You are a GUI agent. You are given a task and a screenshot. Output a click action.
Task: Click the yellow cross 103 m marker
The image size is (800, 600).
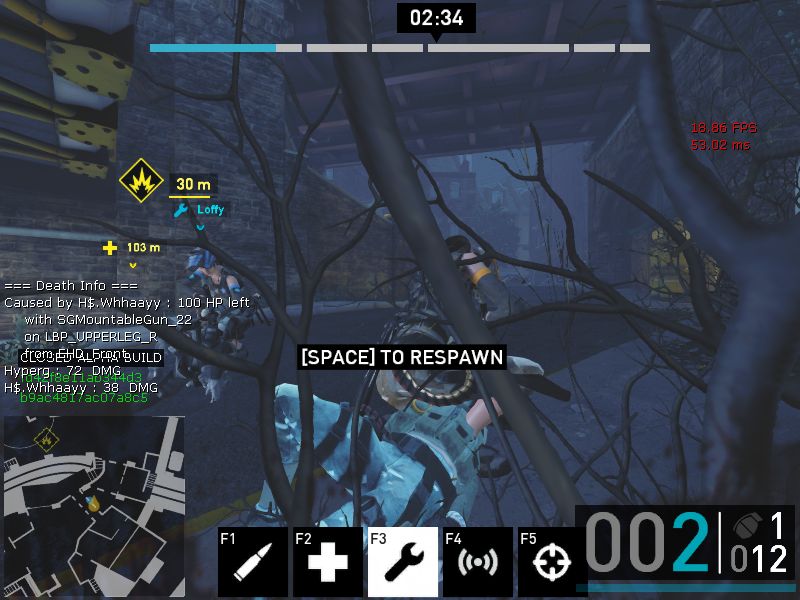pyautogui.click(x=111, y=248)
